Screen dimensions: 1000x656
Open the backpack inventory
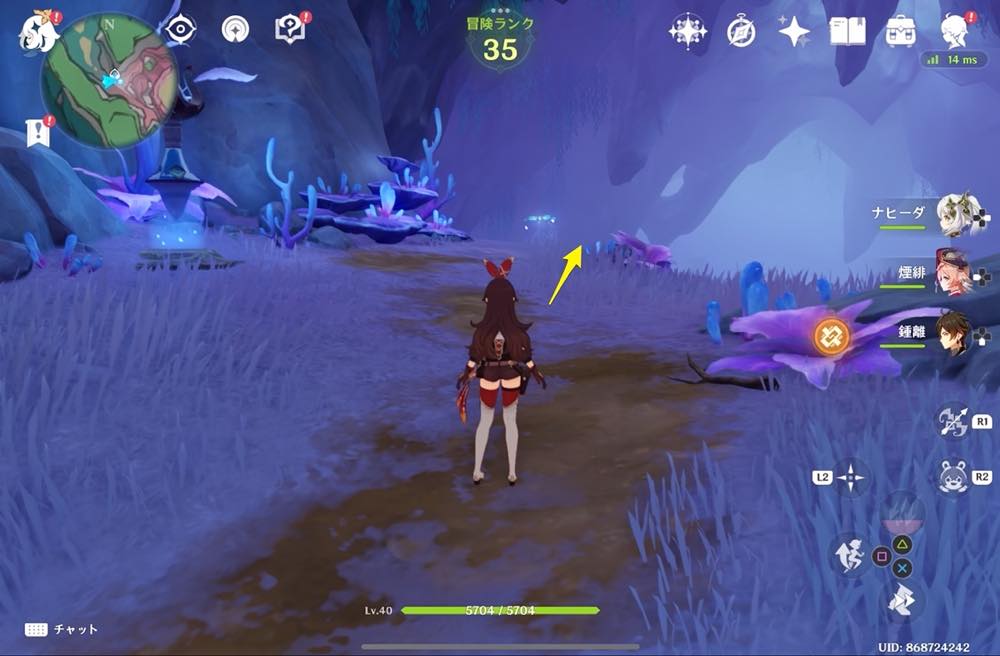(901, 31)
